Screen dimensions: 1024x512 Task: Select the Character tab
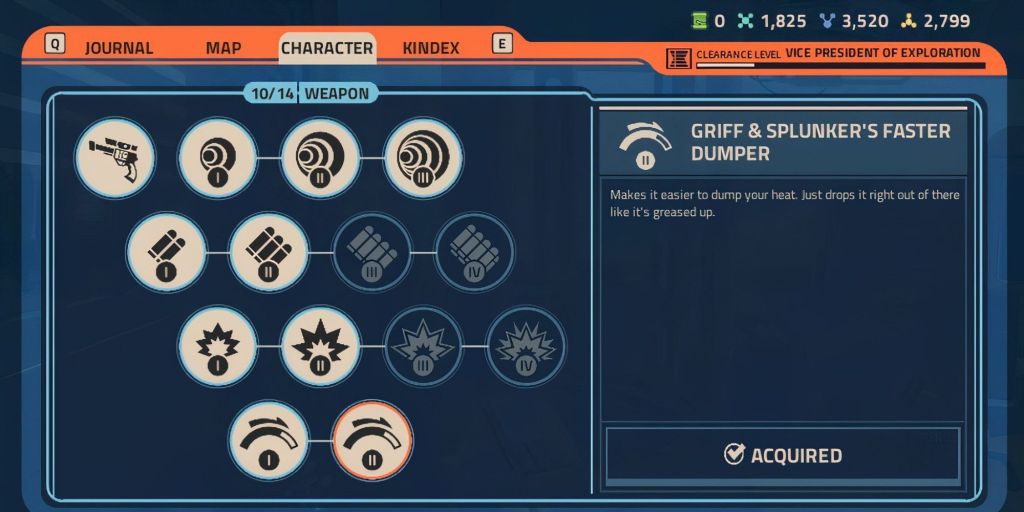[x=327, y=48]
